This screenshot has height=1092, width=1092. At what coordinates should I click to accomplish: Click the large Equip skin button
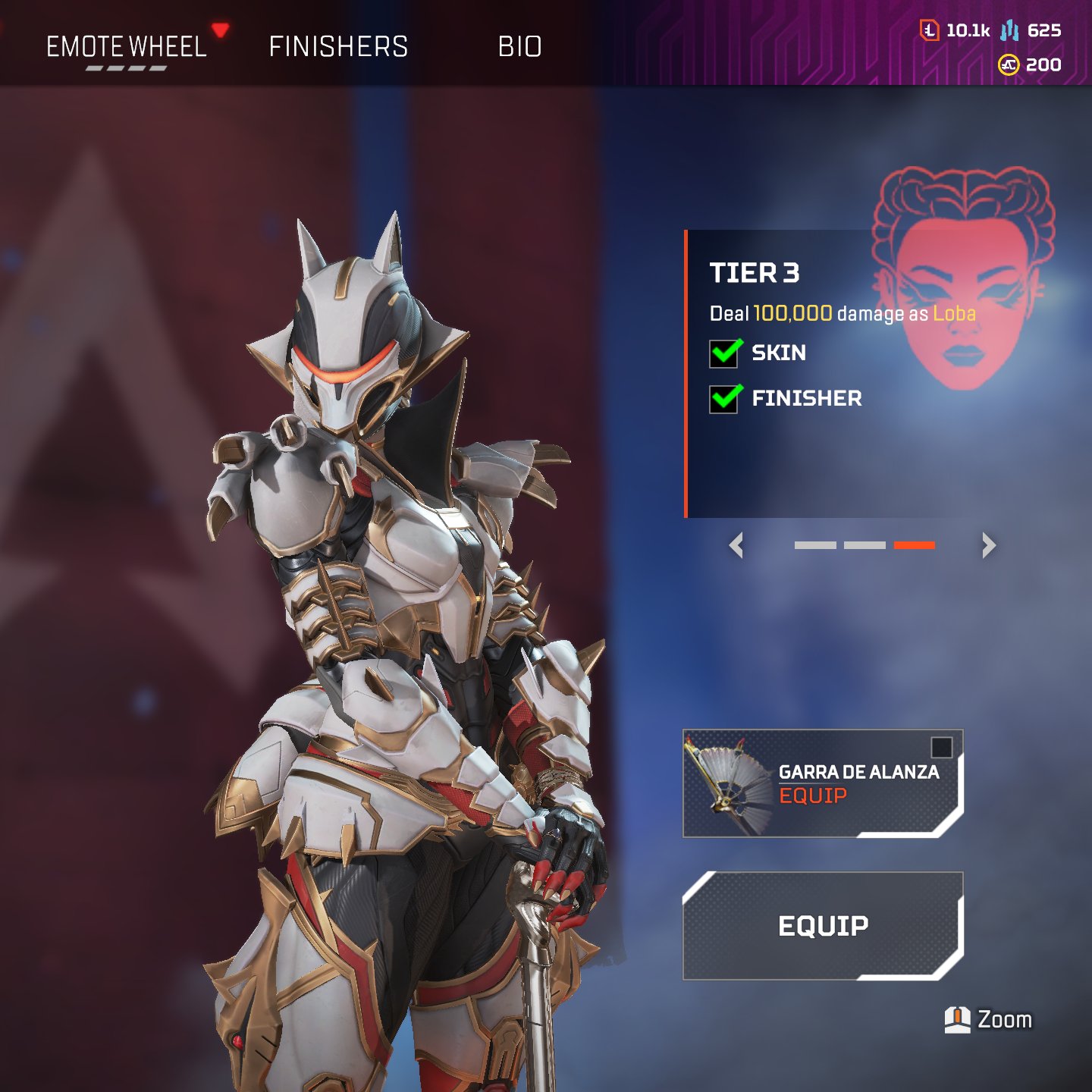click(x=823, y=926)
